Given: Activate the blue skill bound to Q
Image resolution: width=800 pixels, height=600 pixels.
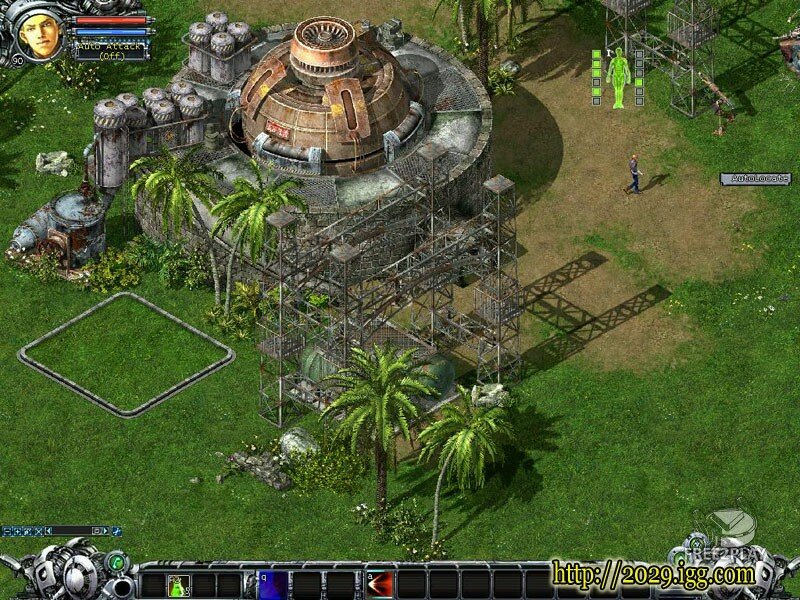Looking at the screenshot, I should (272, 585).
